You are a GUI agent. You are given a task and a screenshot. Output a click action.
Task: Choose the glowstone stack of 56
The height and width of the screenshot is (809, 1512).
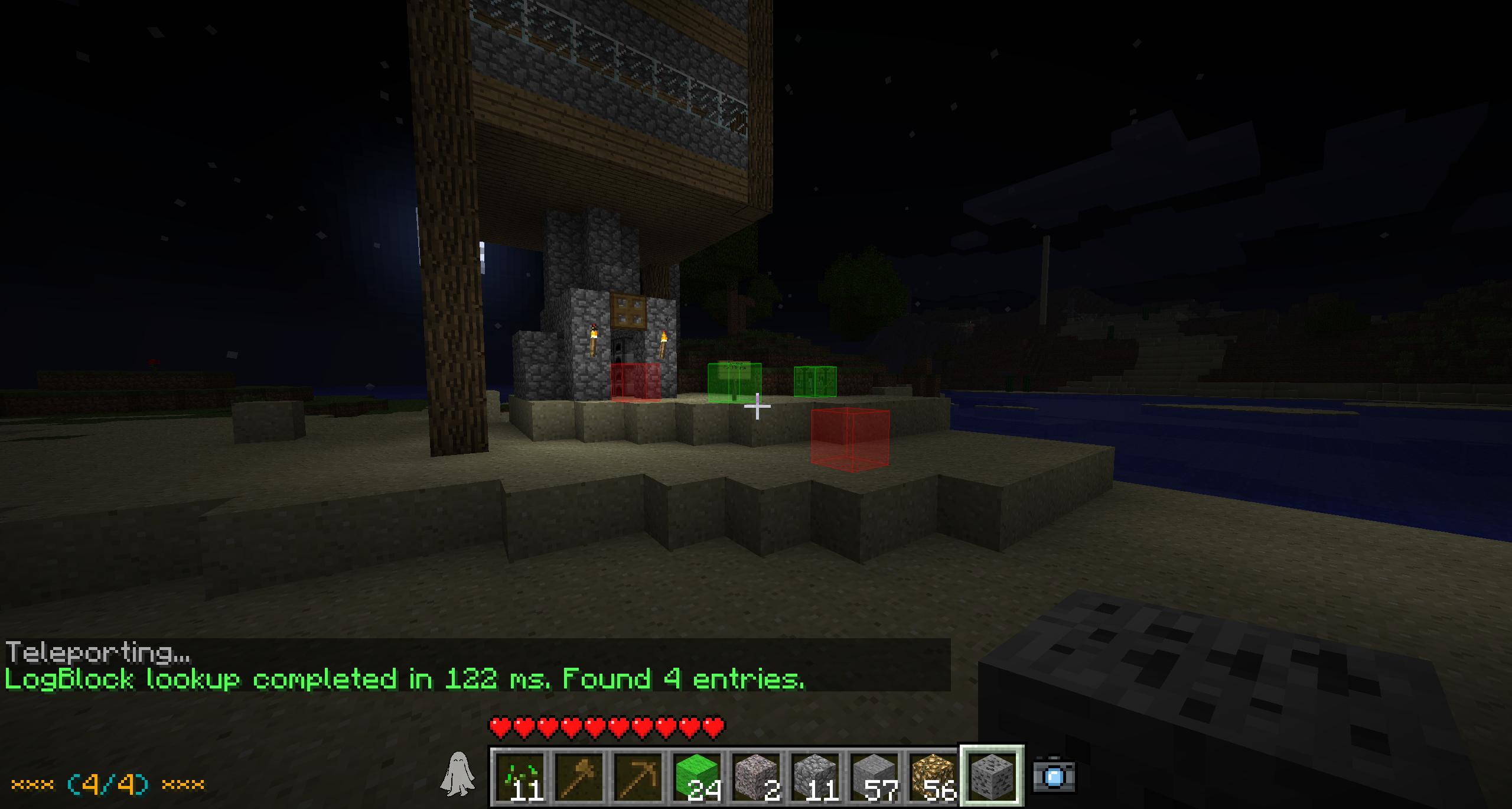click(933, 776)
